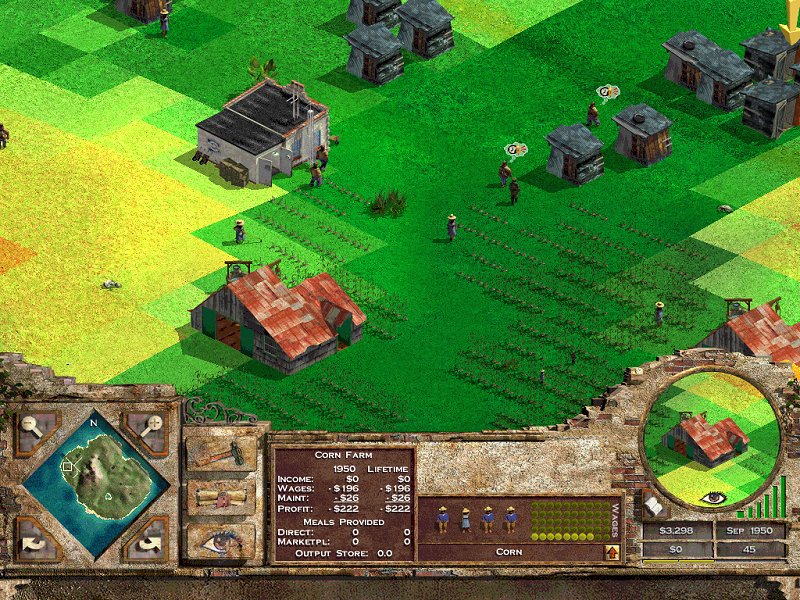Viewport: 800px width, 600px height.
Task: Click the eye icon in the circular building view
Action: click(x=712, y=496)
